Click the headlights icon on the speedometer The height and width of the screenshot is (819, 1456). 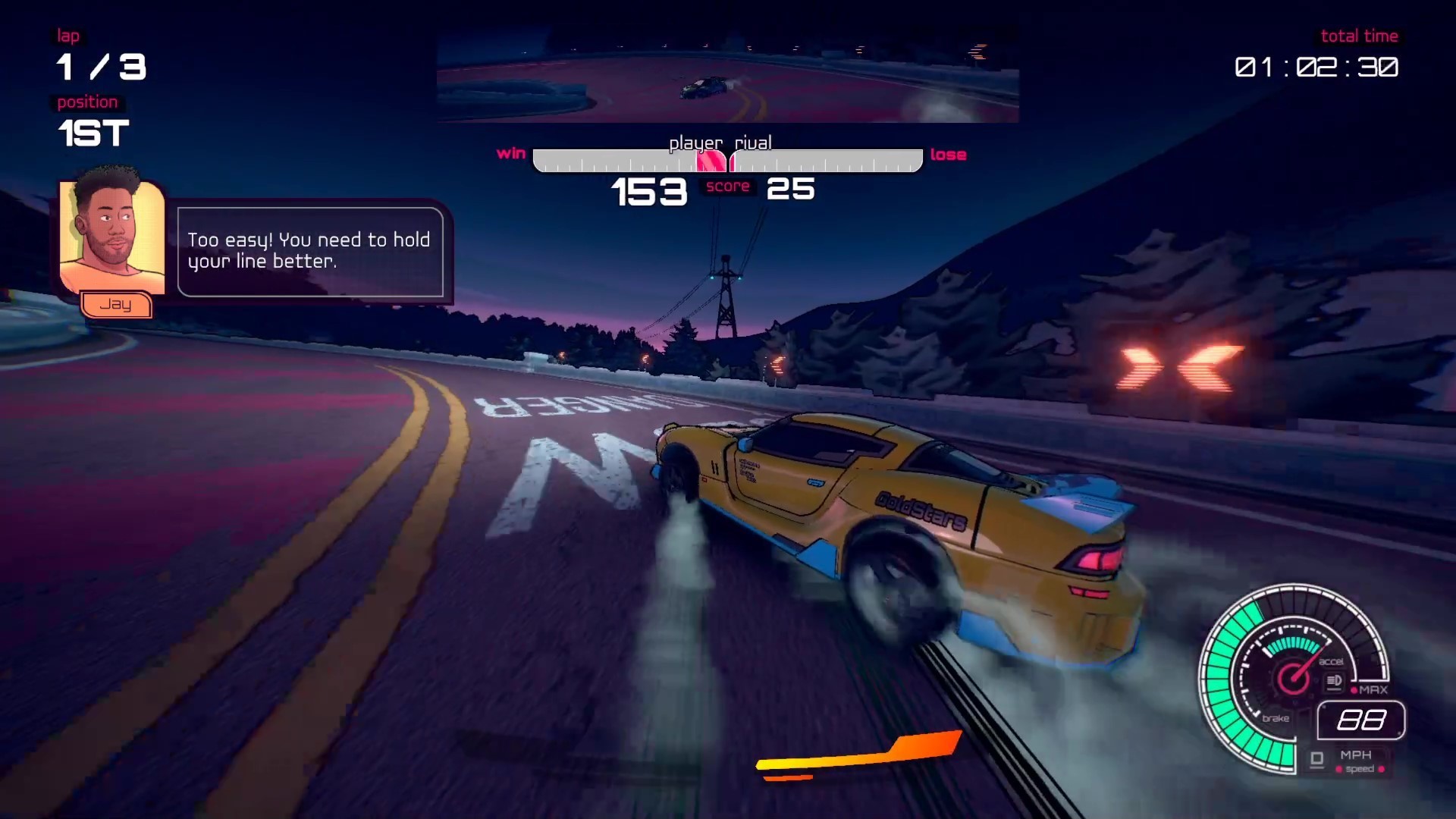coord(1334,680)
